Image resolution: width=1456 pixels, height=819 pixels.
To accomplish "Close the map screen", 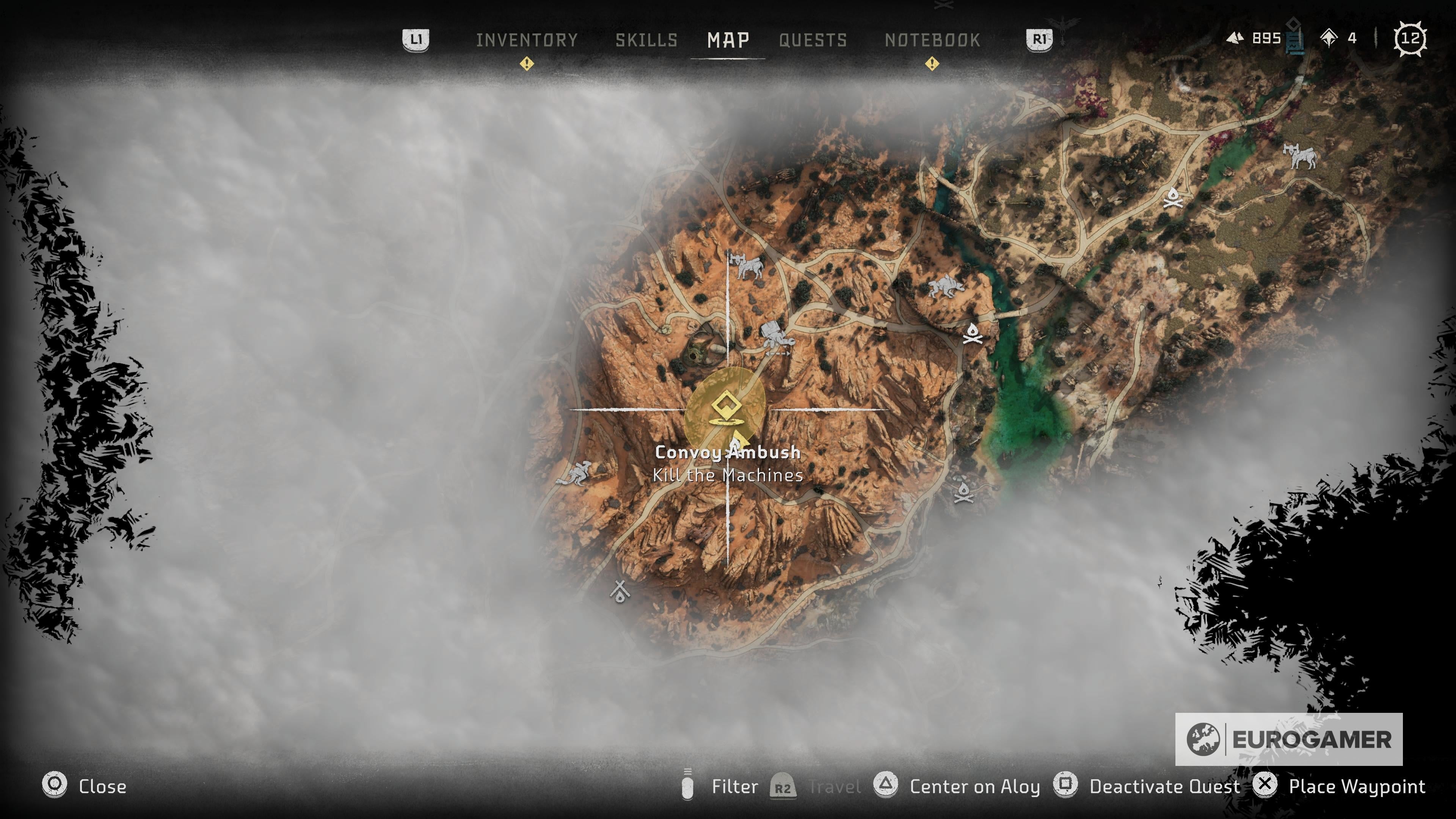I will [x=85, y=786].
